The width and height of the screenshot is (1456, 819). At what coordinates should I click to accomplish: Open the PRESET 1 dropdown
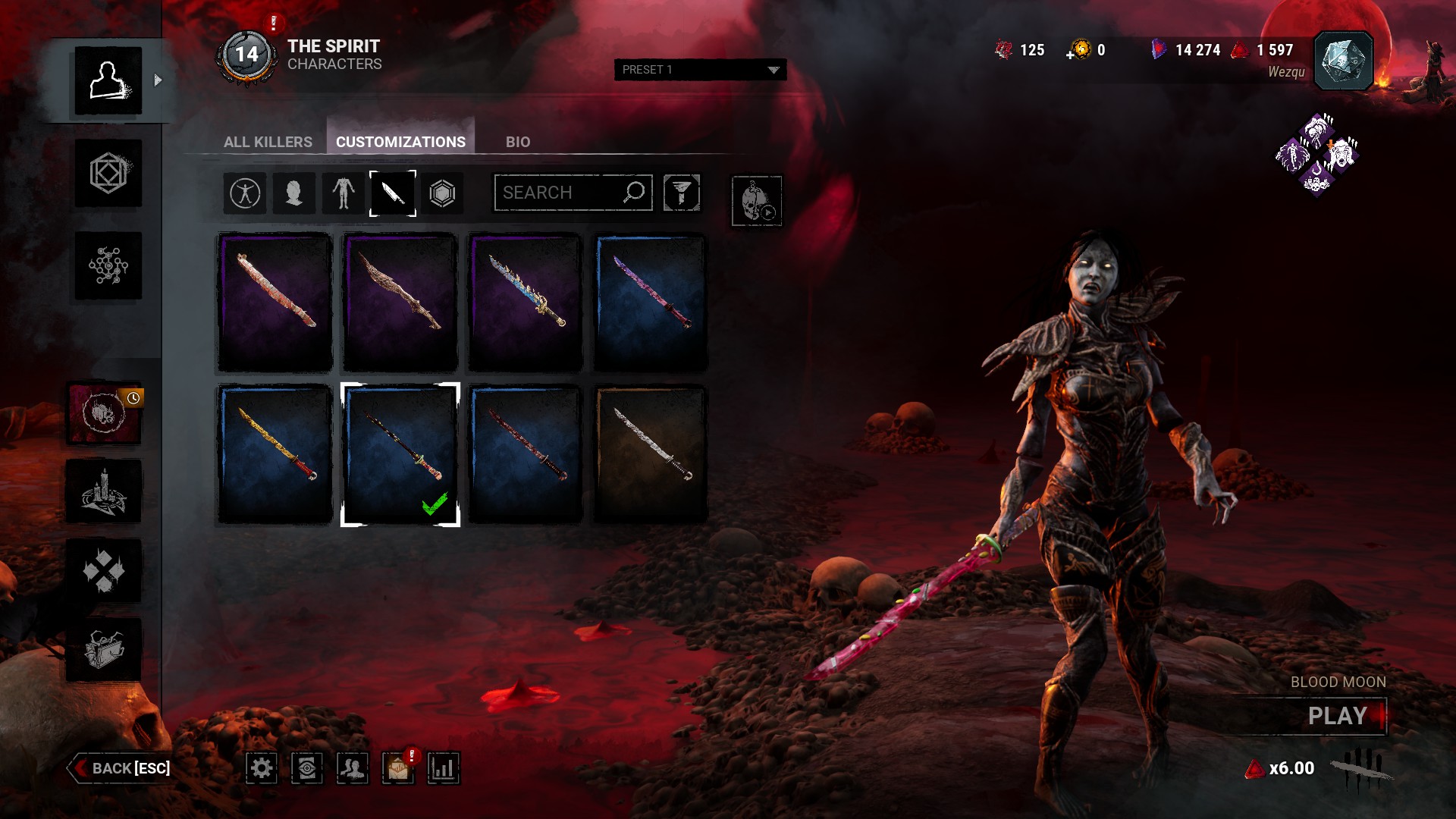tap(700, 70)
